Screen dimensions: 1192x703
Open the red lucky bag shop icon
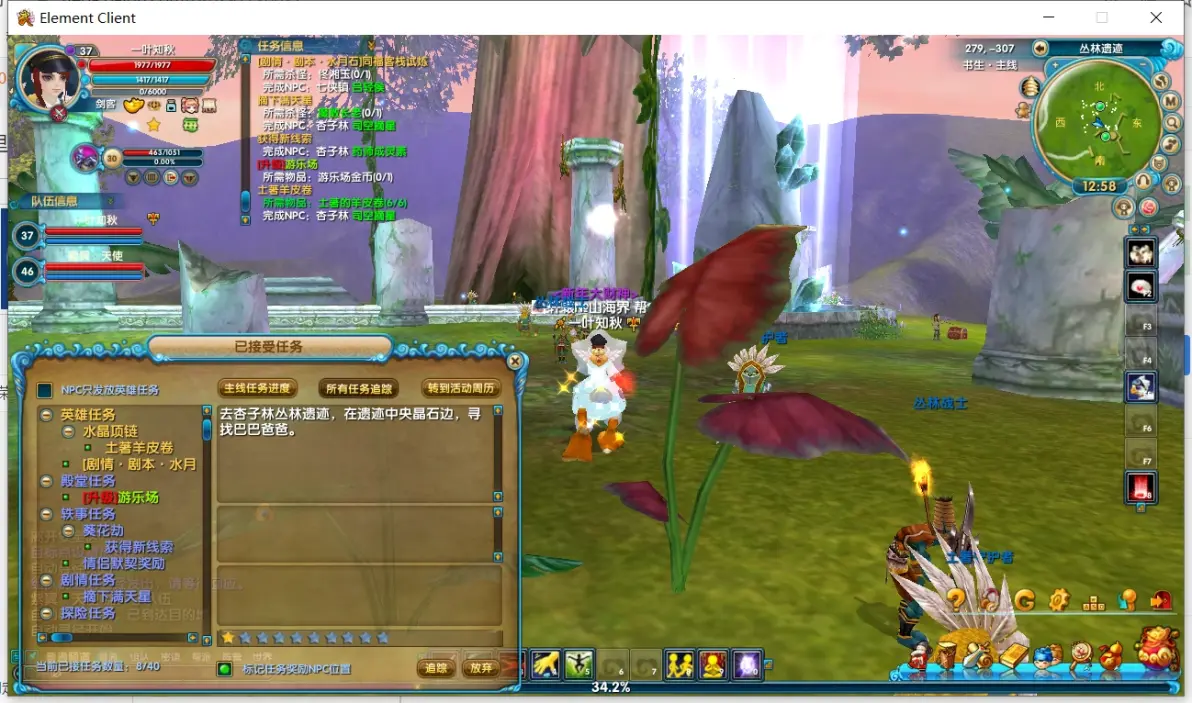coord(1159,648)
